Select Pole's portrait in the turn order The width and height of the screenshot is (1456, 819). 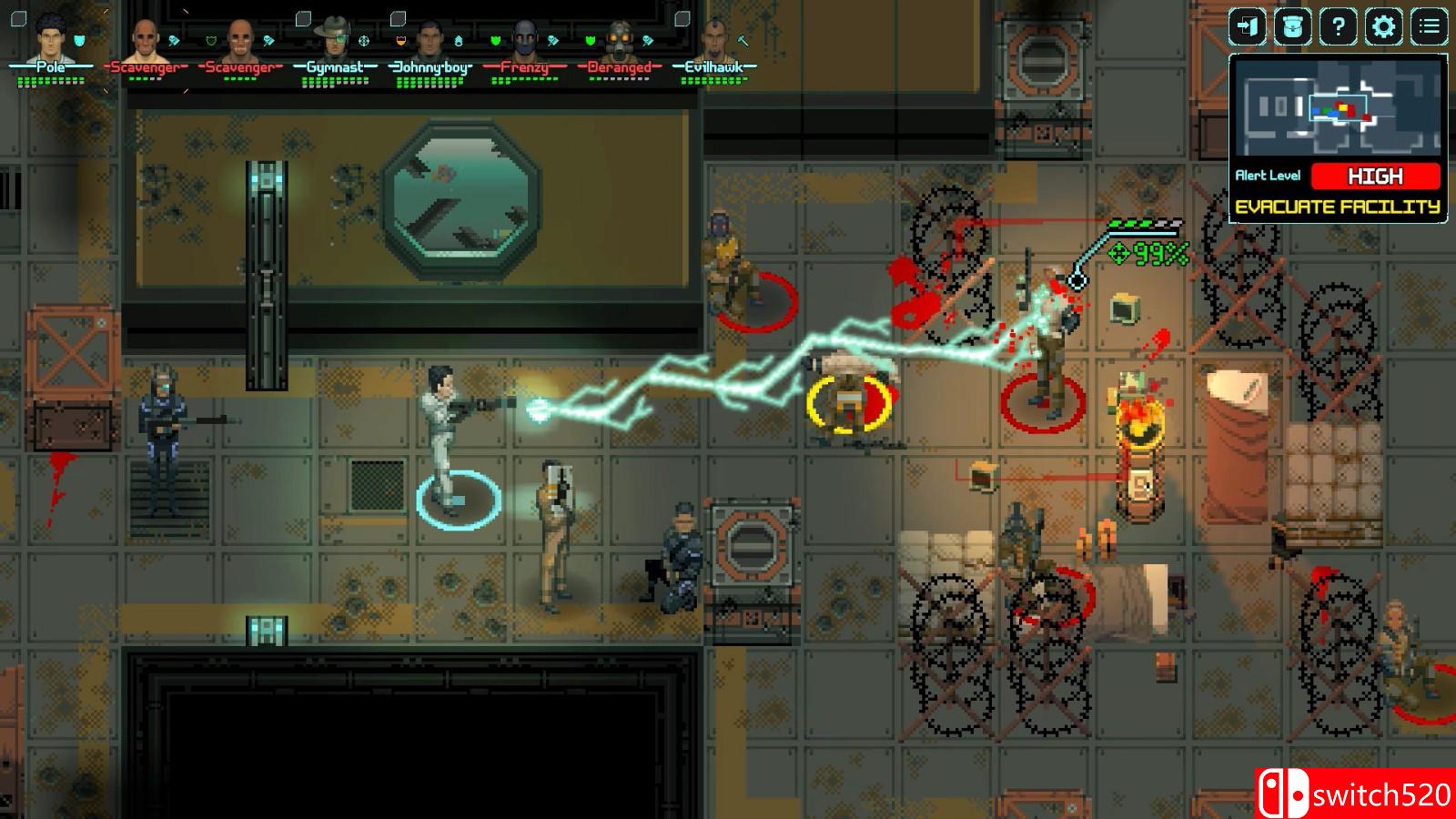pyautogui.click(x=52, y=37)
